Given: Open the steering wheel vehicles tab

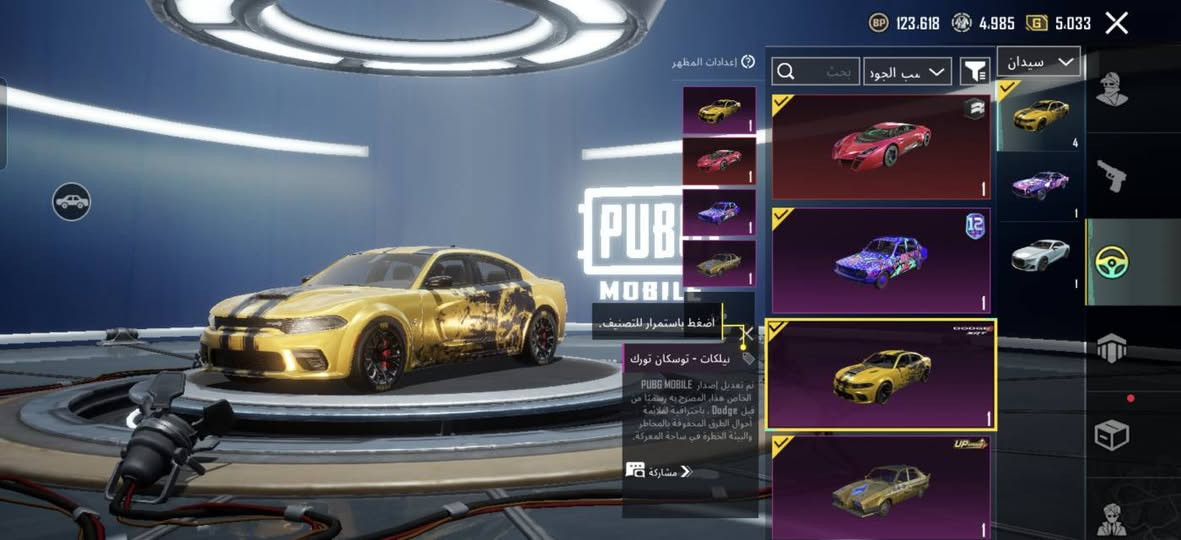Looking at the screenshot, I should pyautogui.click(x=1111, y=262).
